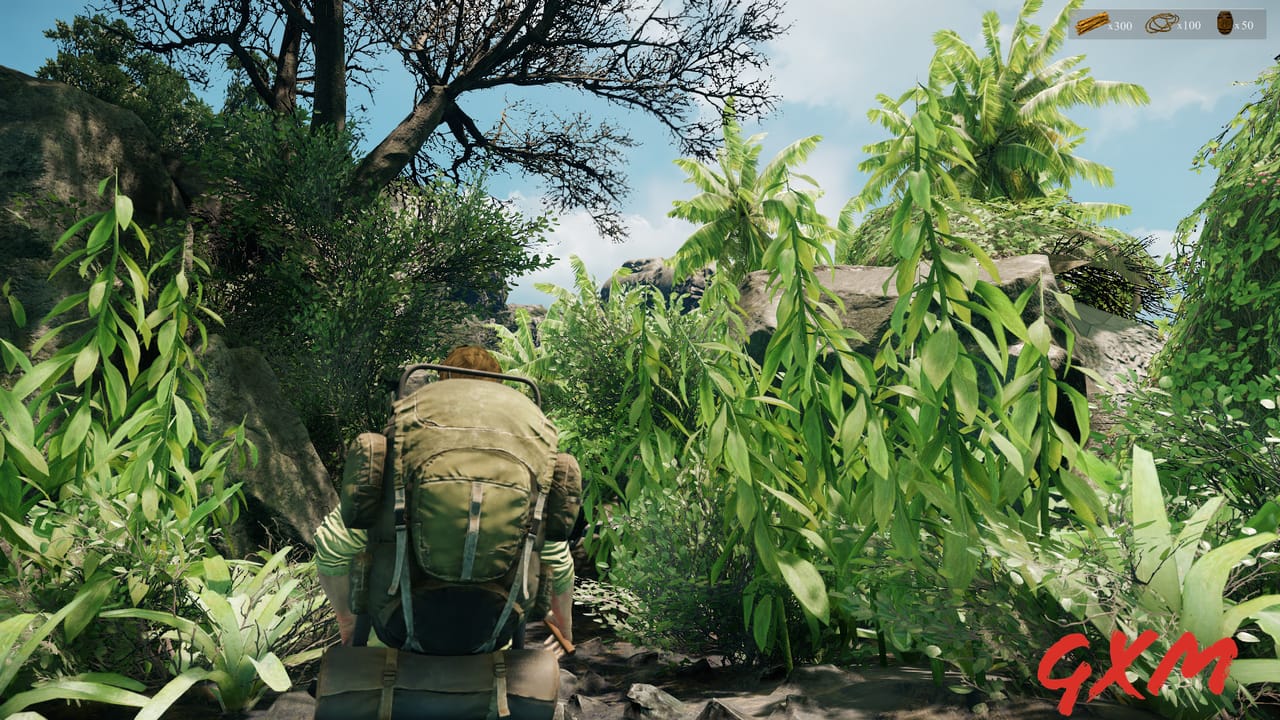Click the x50 barrel counter label
Screen dimensions: 1280x720
tap(1244, 26)
